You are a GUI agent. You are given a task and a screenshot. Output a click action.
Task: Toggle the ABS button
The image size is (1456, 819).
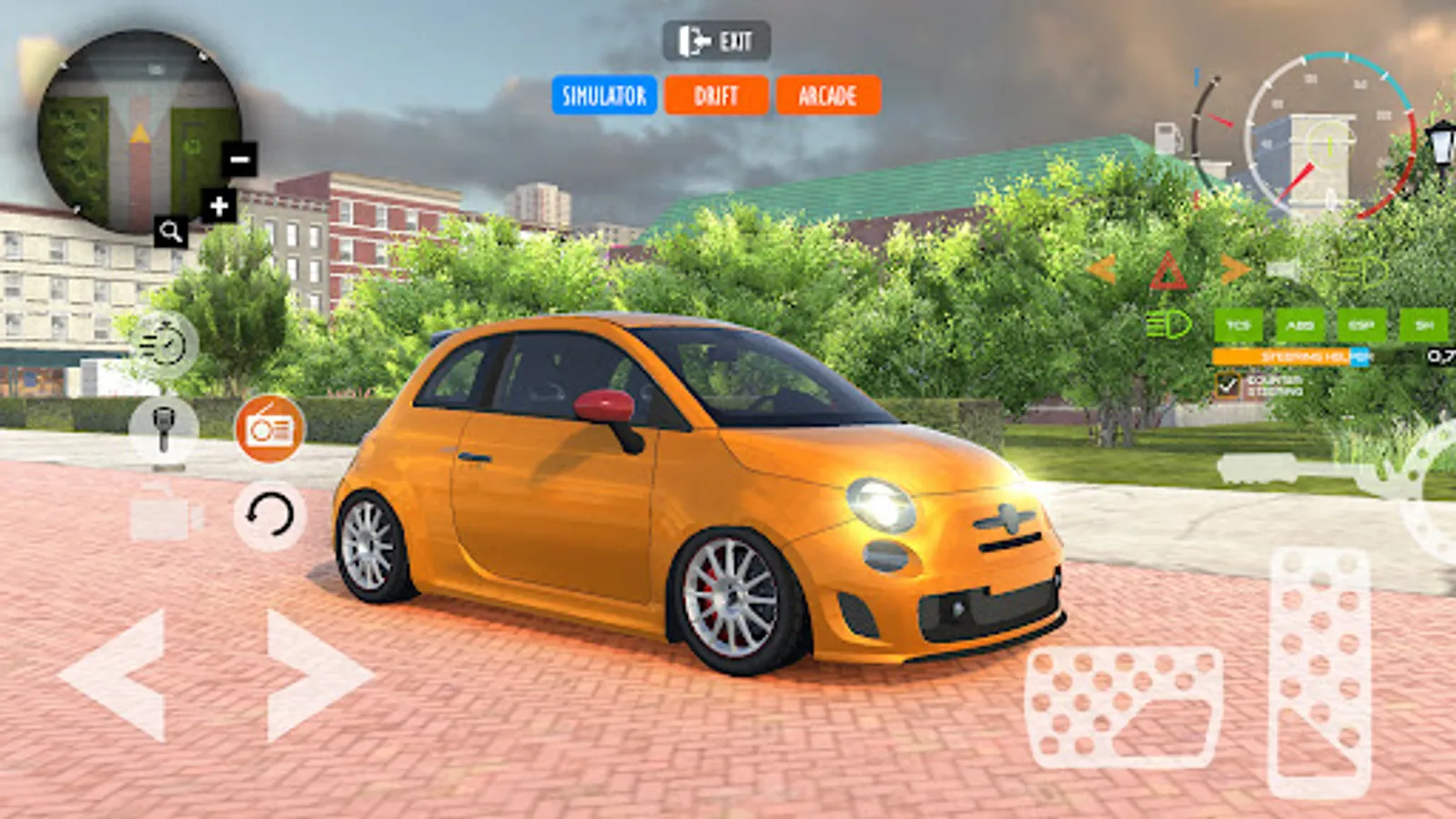pos(1300,325)
